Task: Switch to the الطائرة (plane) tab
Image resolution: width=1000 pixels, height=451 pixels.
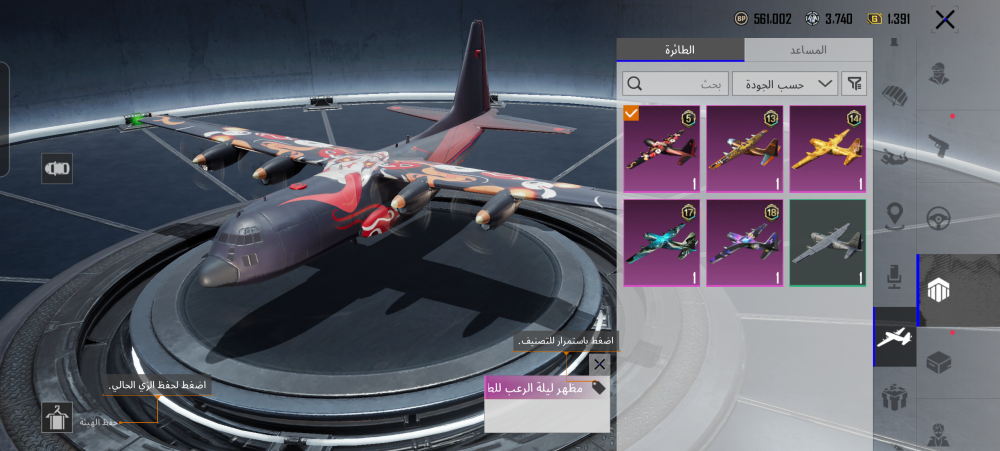Action: [680, 50]
